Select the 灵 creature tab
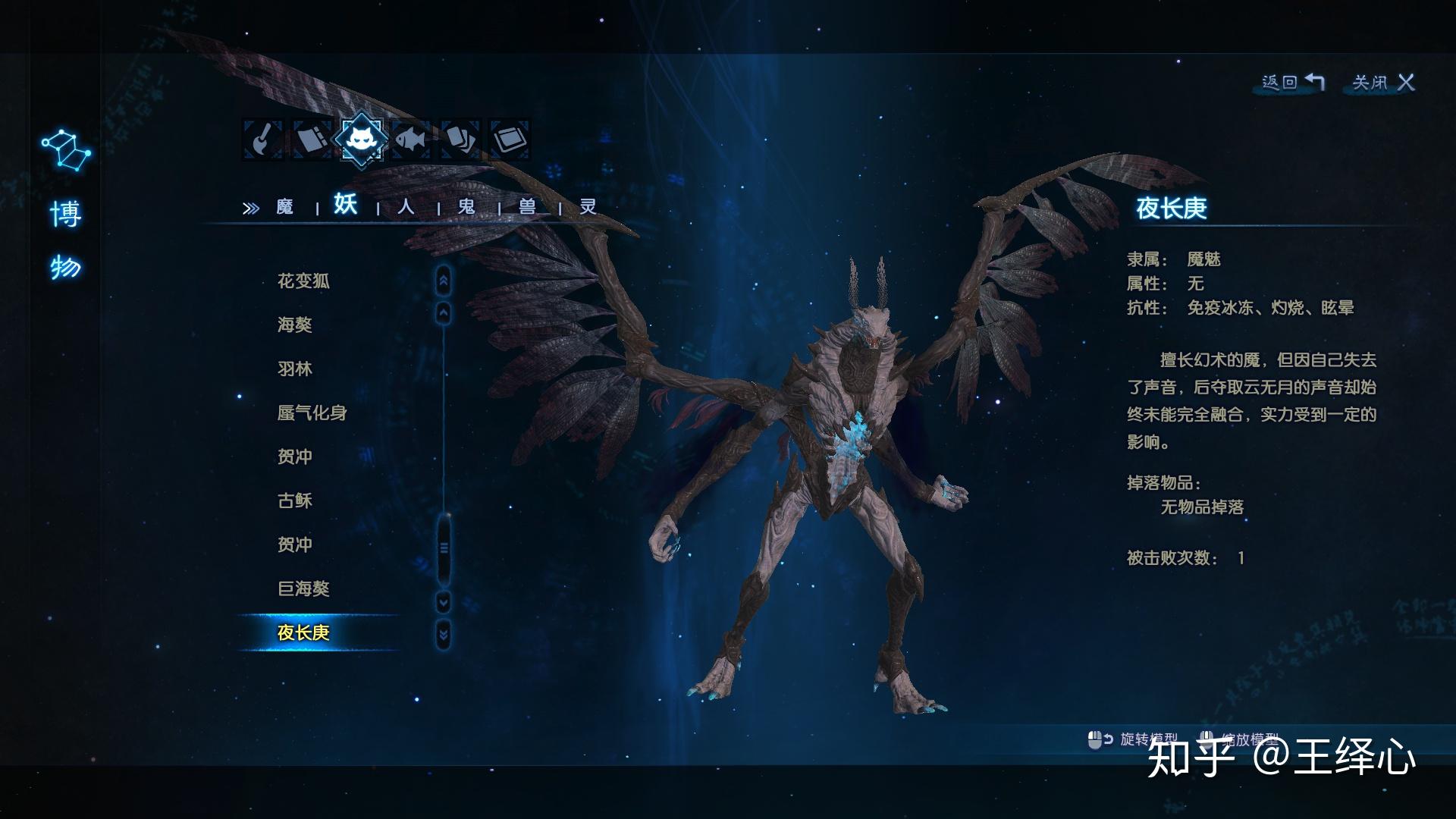The width and height of the screenshot is (1456, 819). (x=588, y=207)
